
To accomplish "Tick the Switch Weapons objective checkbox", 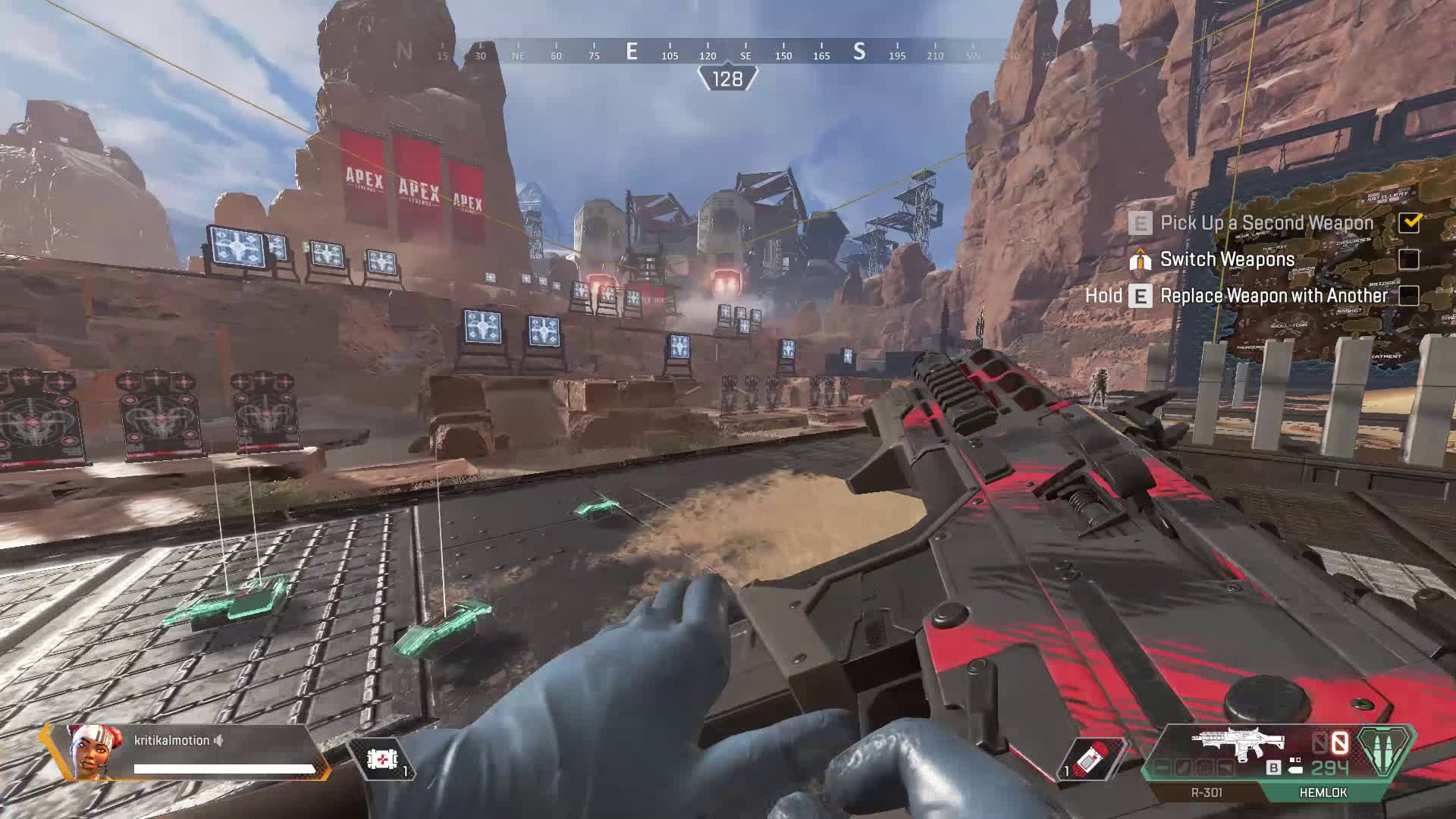I will [x=1409, y=259].
